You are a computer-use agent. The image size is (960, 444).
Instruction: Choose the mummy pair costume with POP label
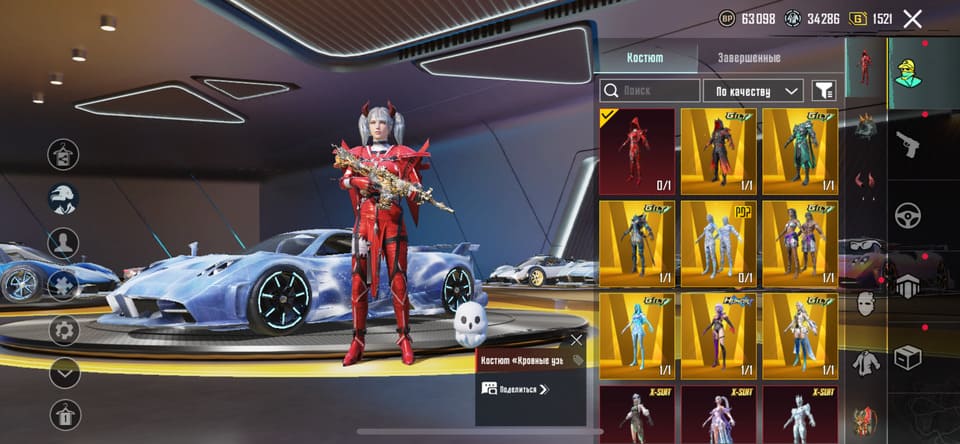[718, 243]
